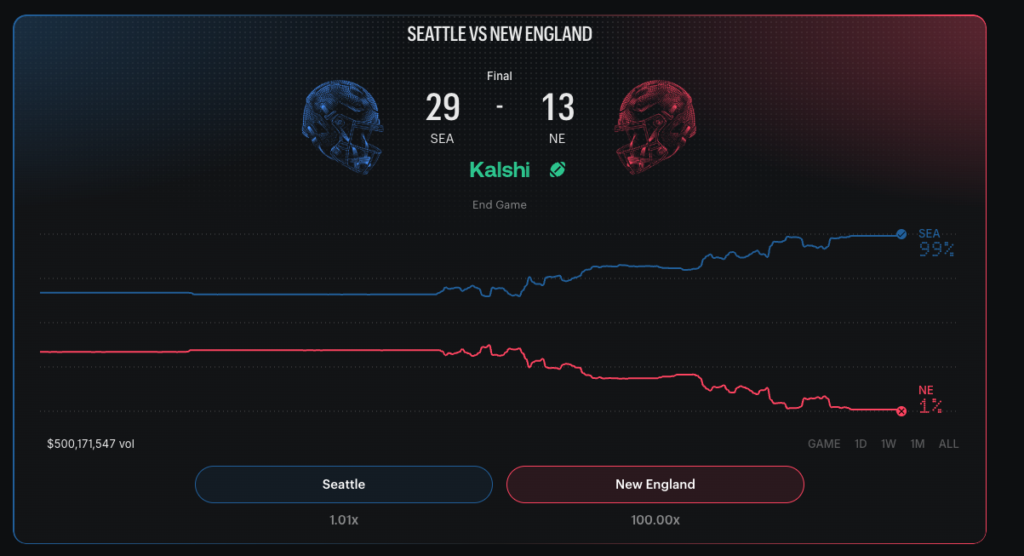Show the 1D chart range
1024x556 pixels.
click(860, 443)
